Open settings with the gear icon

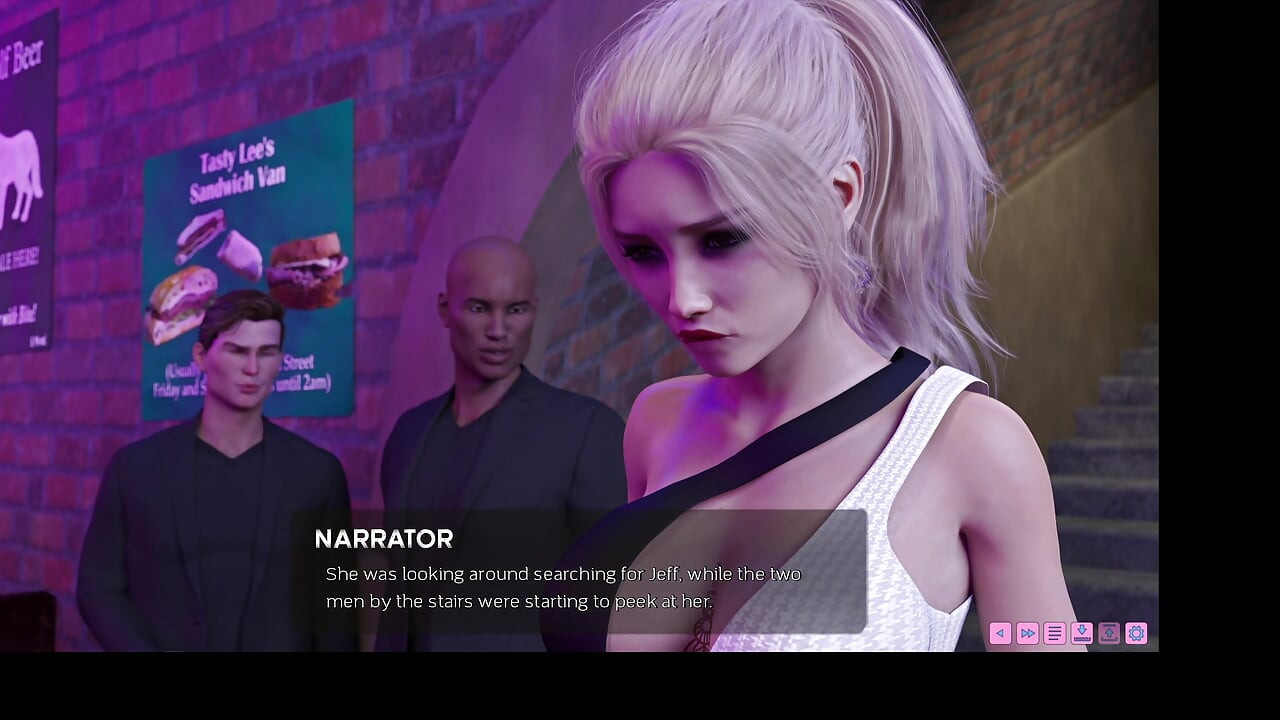click(x=1136, y=633)
